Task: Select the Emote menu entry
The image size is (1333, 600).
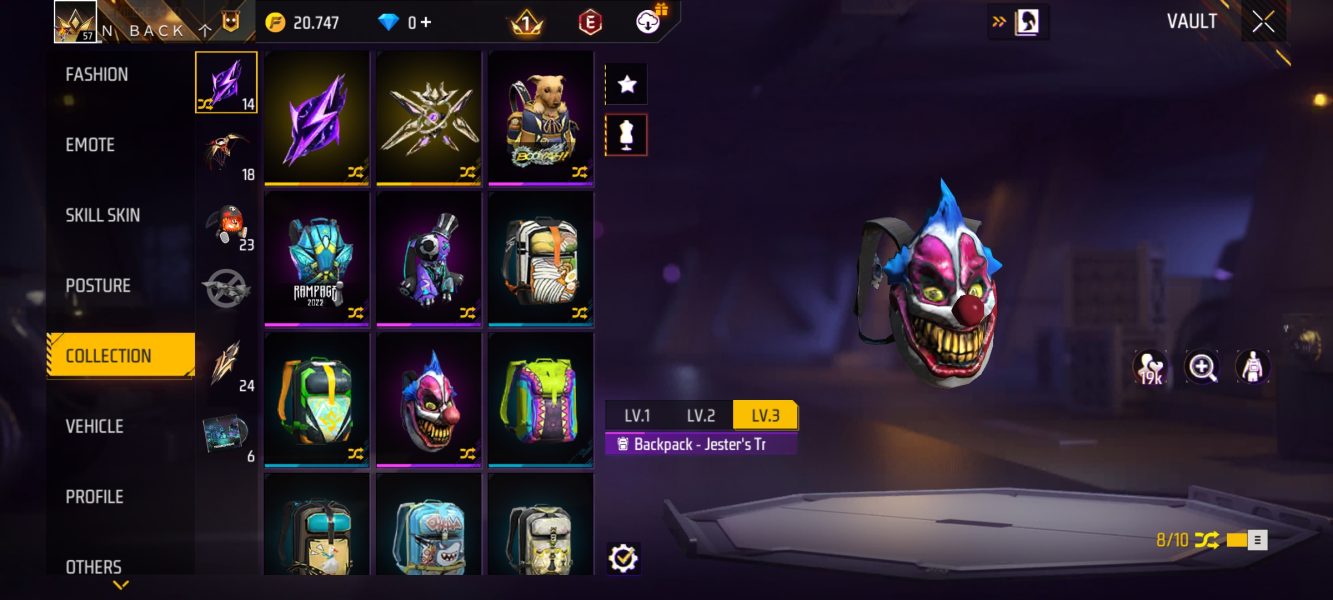Action: (91, 145)
